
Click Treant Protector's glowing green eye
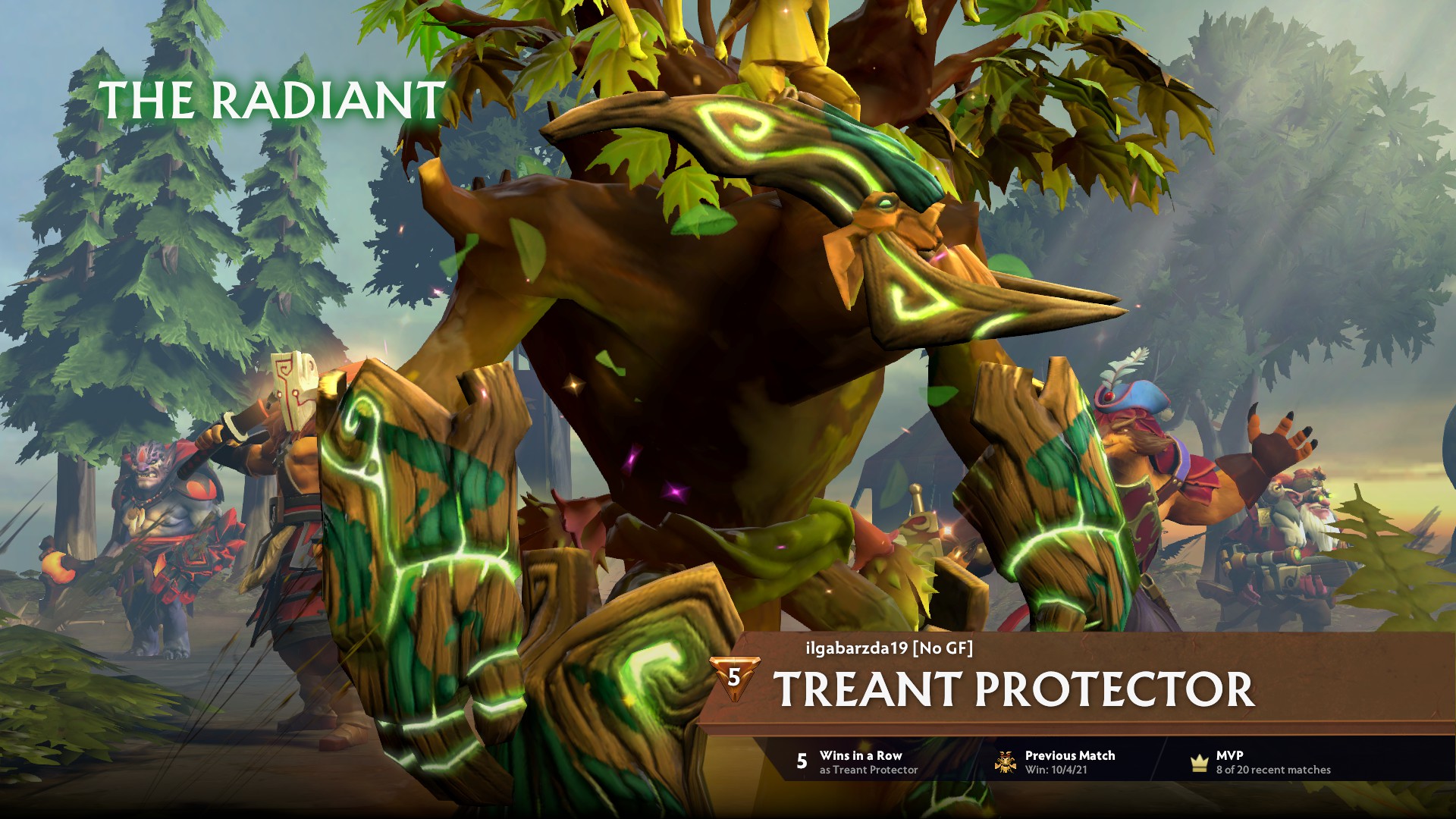click(884, 202)
